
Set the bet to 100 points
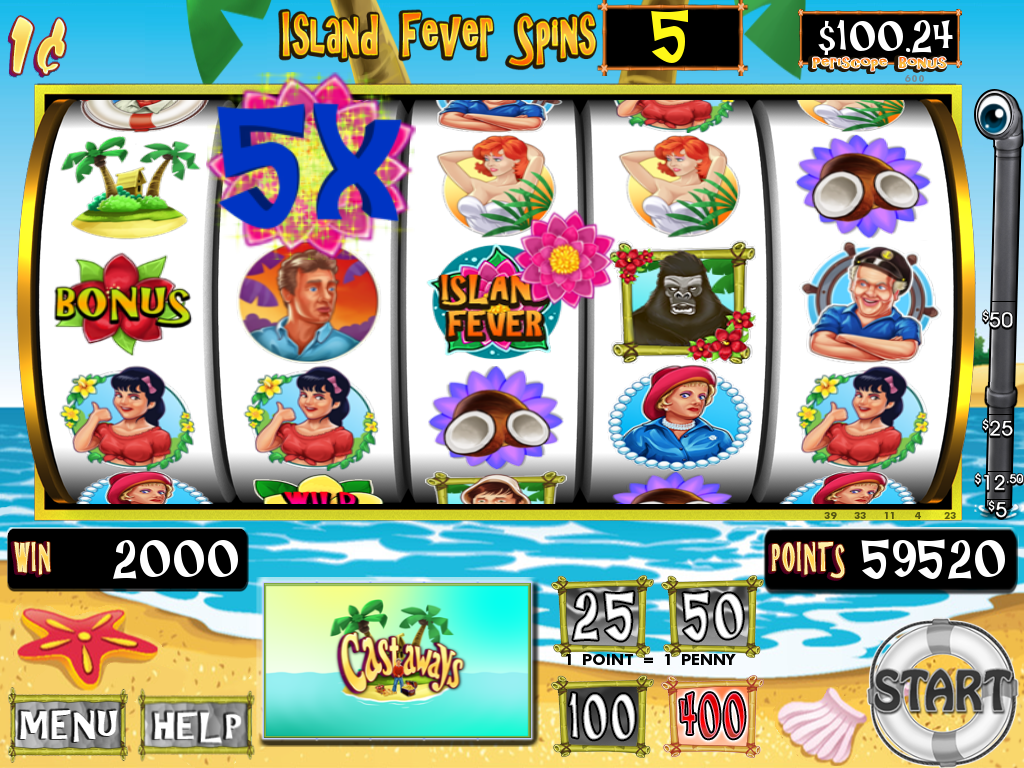604,716
